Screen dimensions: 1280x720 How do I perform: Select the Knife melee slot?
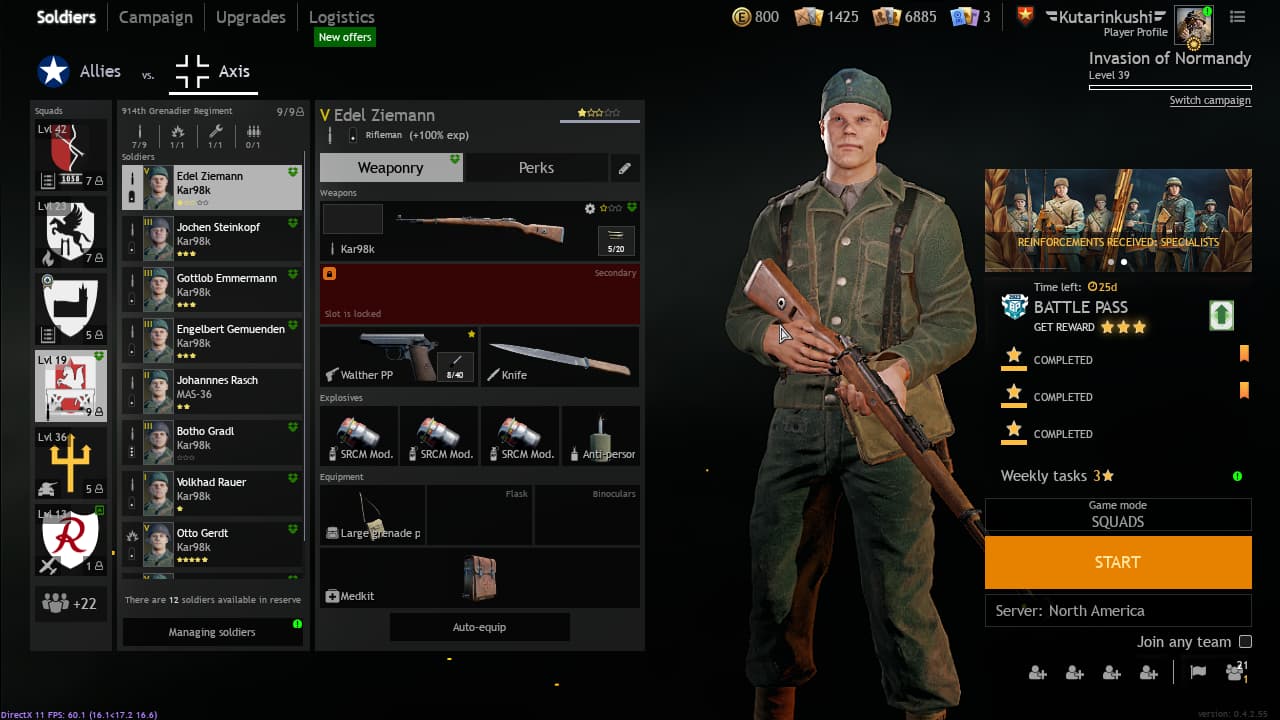point(560,356)
